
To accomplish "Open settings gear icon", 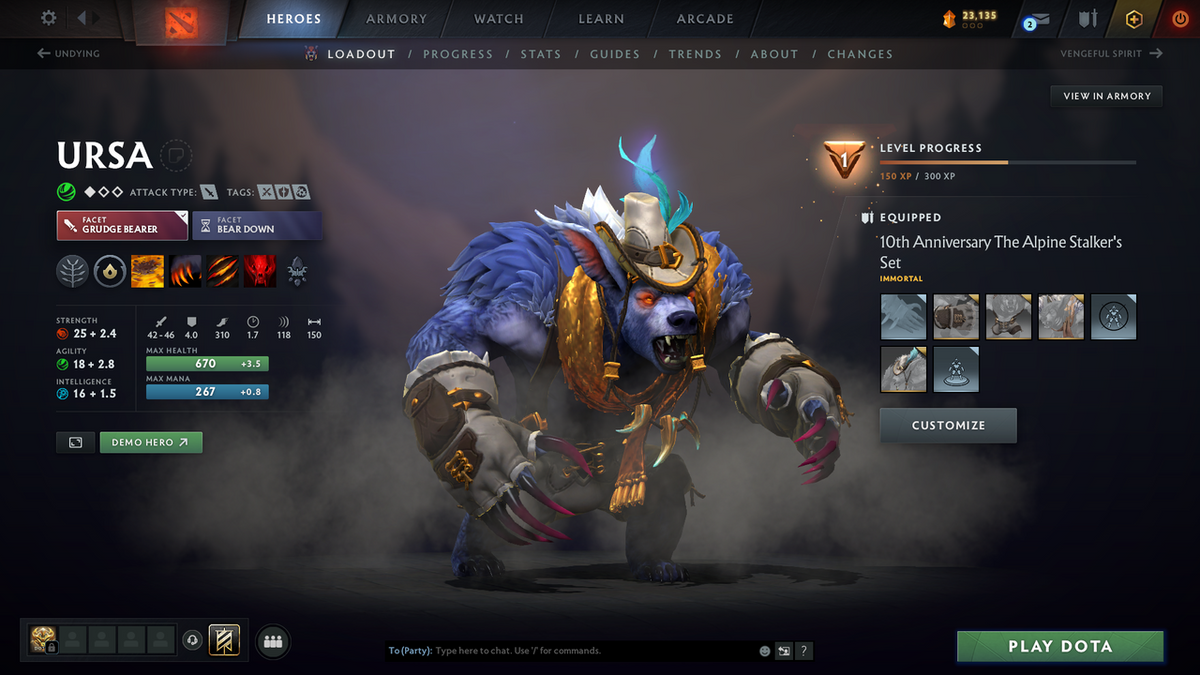I will pos(48,18).
